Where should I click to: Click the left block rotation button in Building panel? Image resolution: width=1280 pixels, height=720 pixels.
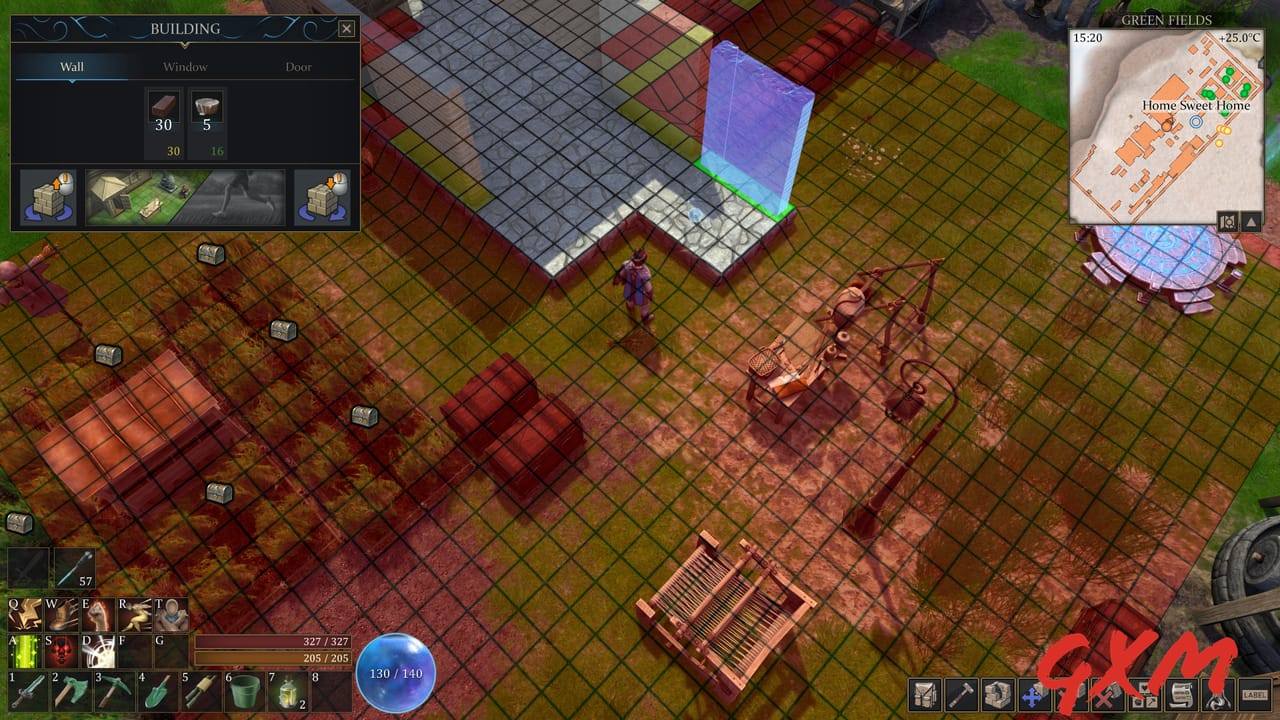tap(48, 197)
